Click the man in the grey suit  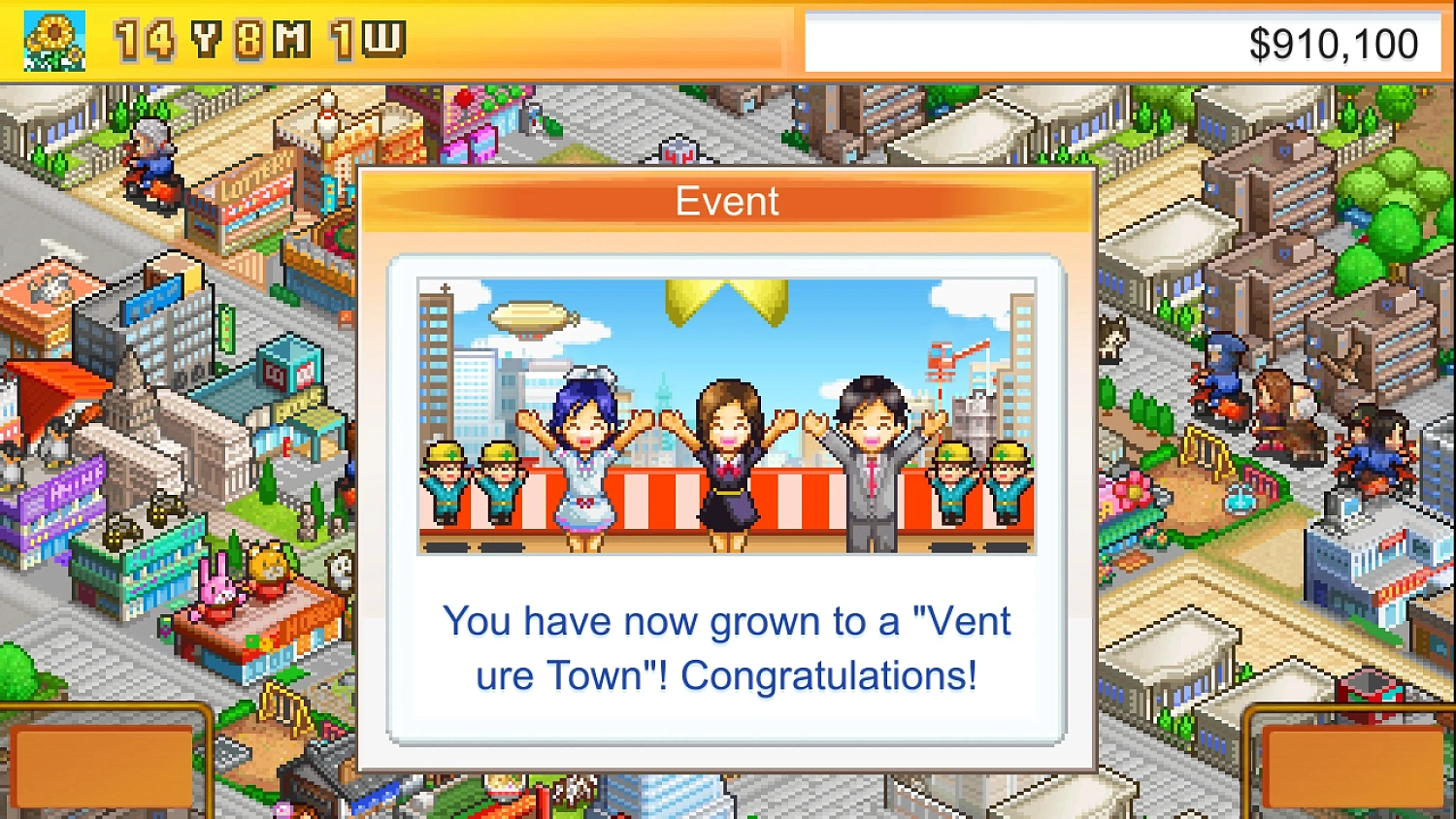pyautogui.click(x=872, y=456)
